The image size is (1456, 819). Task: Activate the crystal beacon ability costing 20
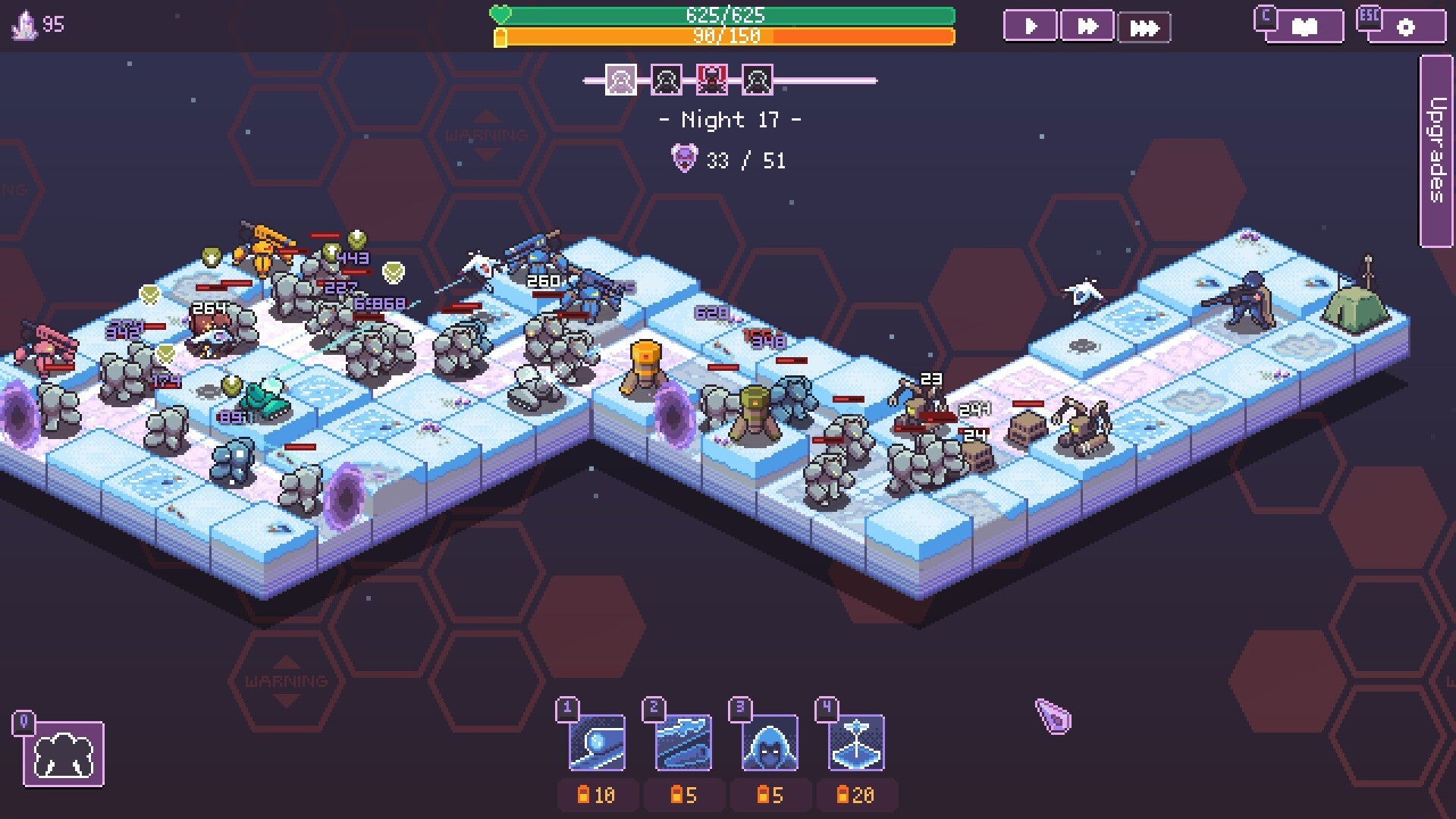click(x=856, y=742)
